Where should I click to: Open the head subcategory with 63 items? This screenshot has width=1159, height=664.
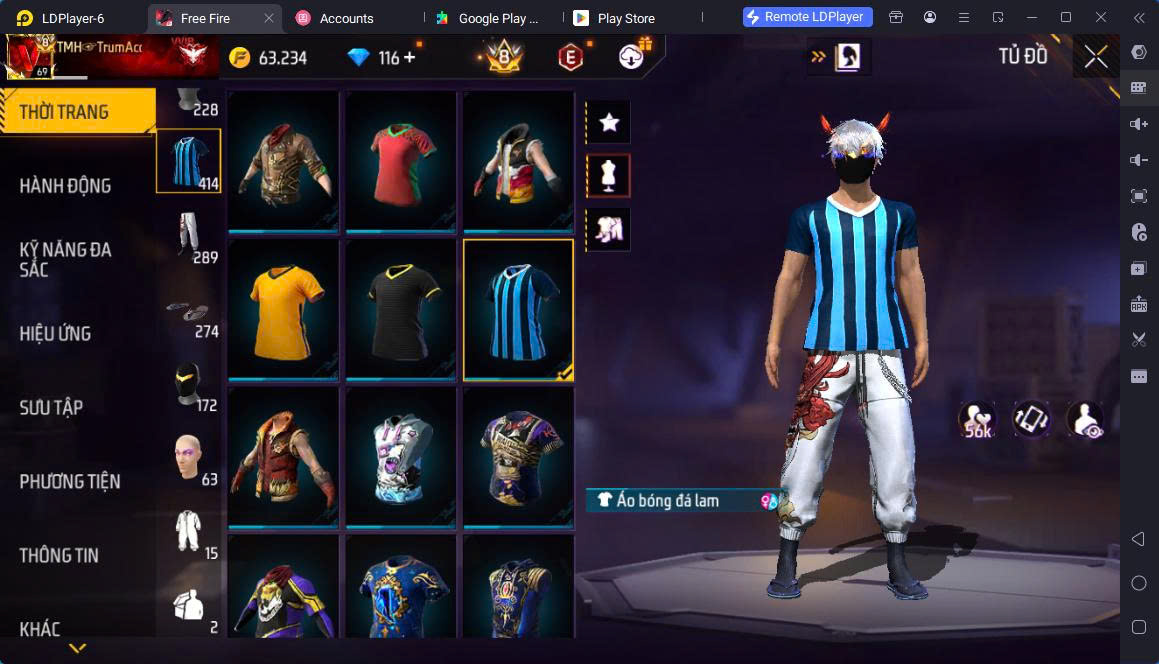click(189, 460)
